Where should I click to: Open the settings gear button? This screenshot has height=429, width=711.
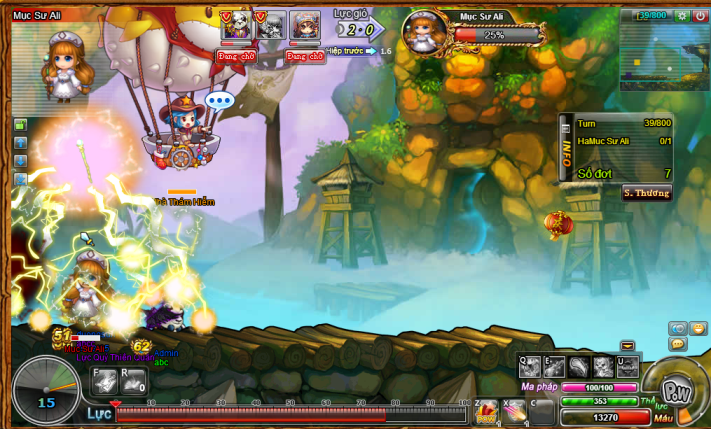tap(682, 16)
